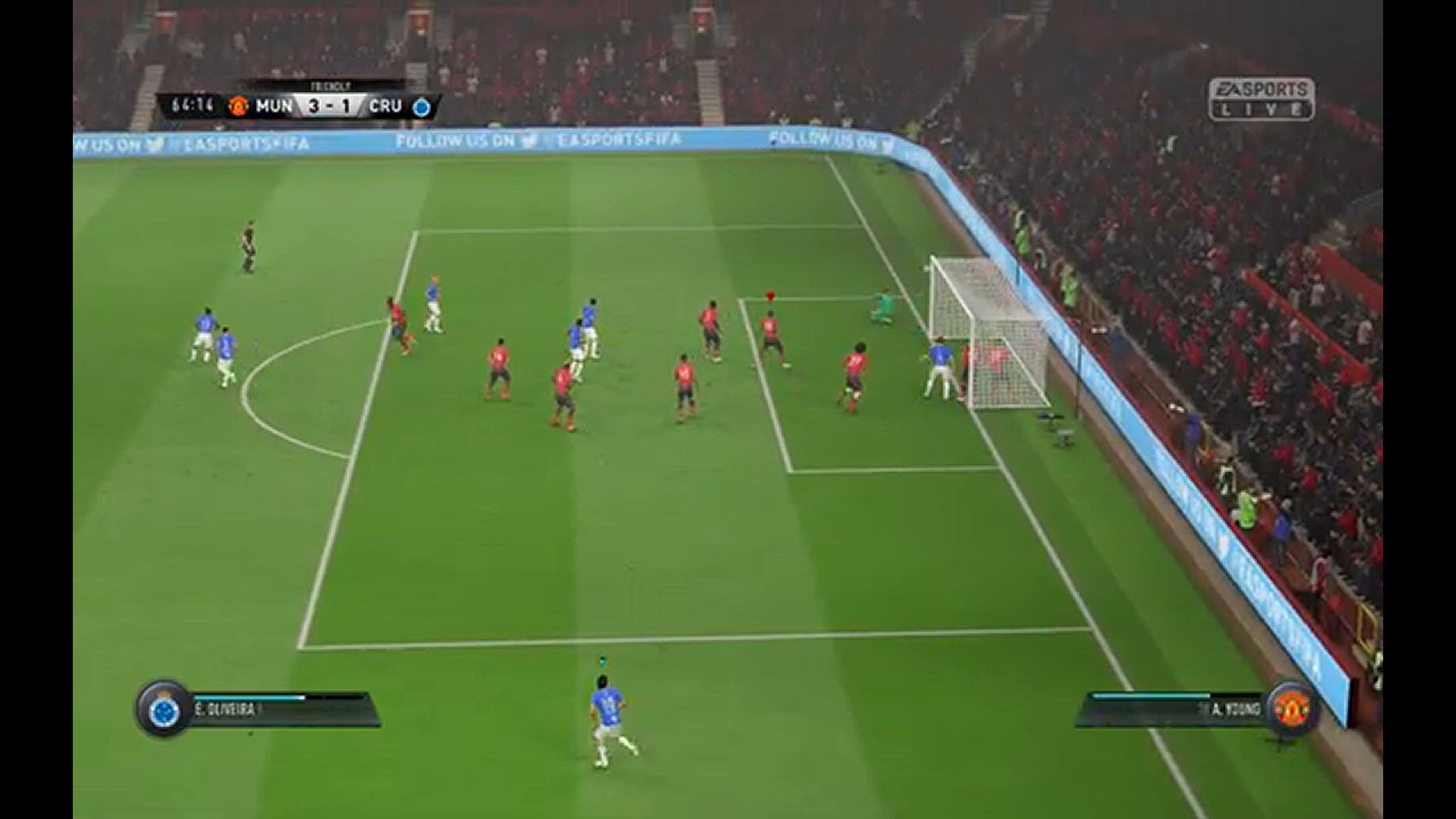This screenshot has width=1456, height=819.
Task: Click the Manchester United badge beside A. Young
Action: click(x=1291, y=709)
